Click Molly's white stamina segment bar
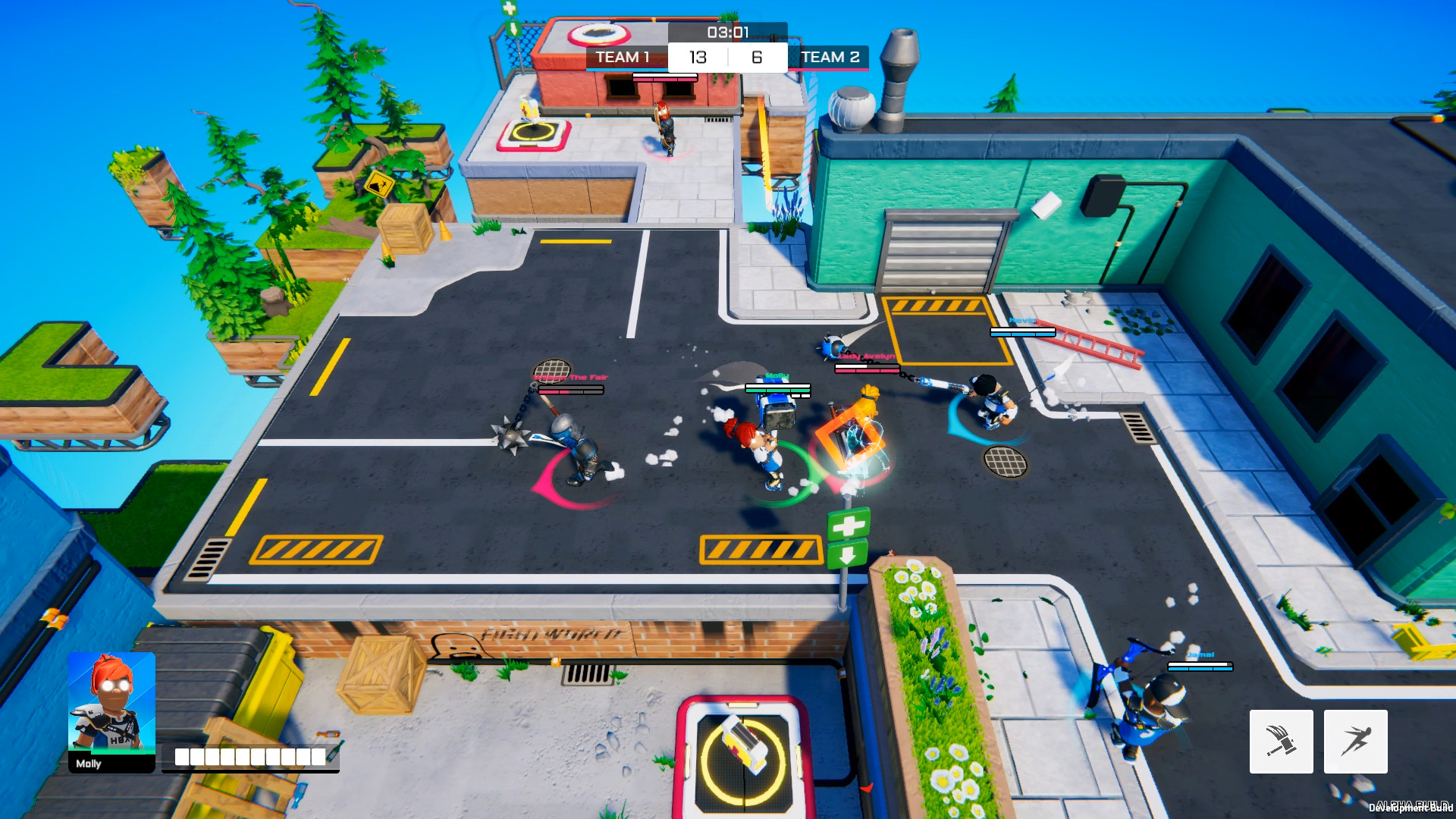The image size is (1456, 819). pos(250,756)
